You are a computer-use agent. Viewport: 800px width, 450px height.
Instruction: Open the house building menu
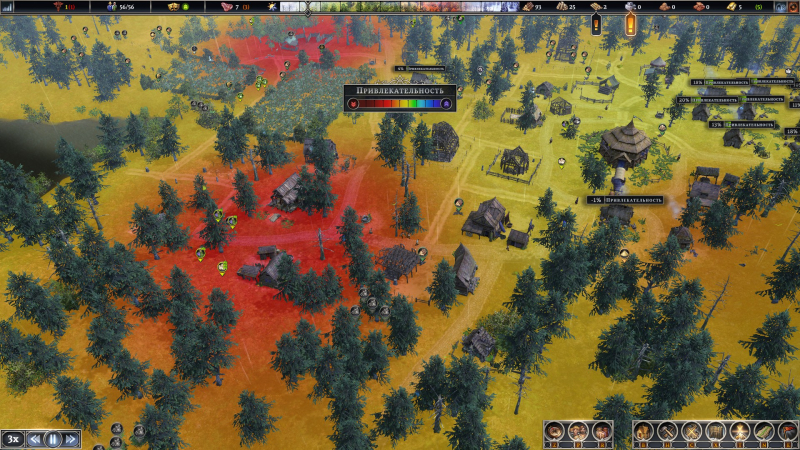point(644,432)
